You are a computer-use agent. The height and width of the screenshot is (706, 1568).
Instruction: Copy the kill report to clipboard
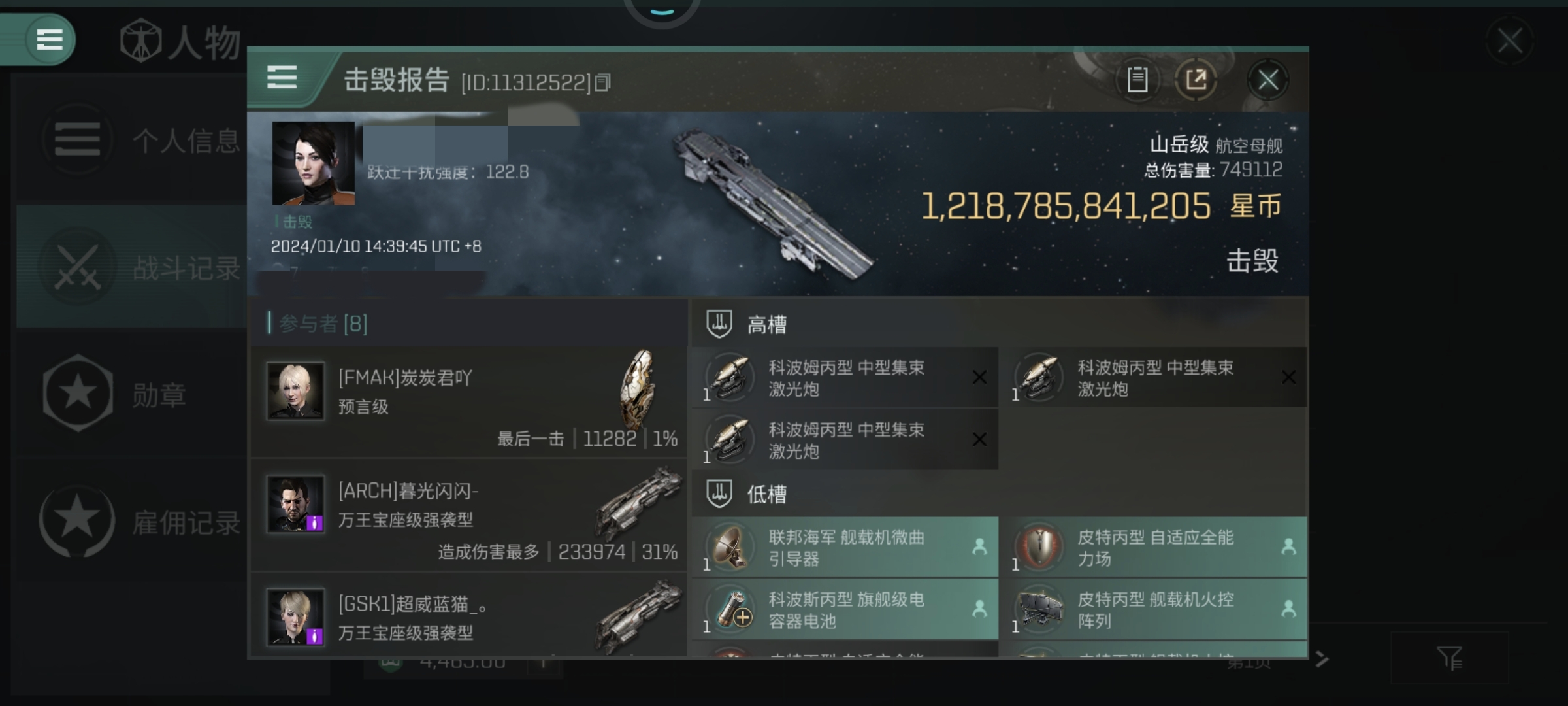[x=1137, y=78]
